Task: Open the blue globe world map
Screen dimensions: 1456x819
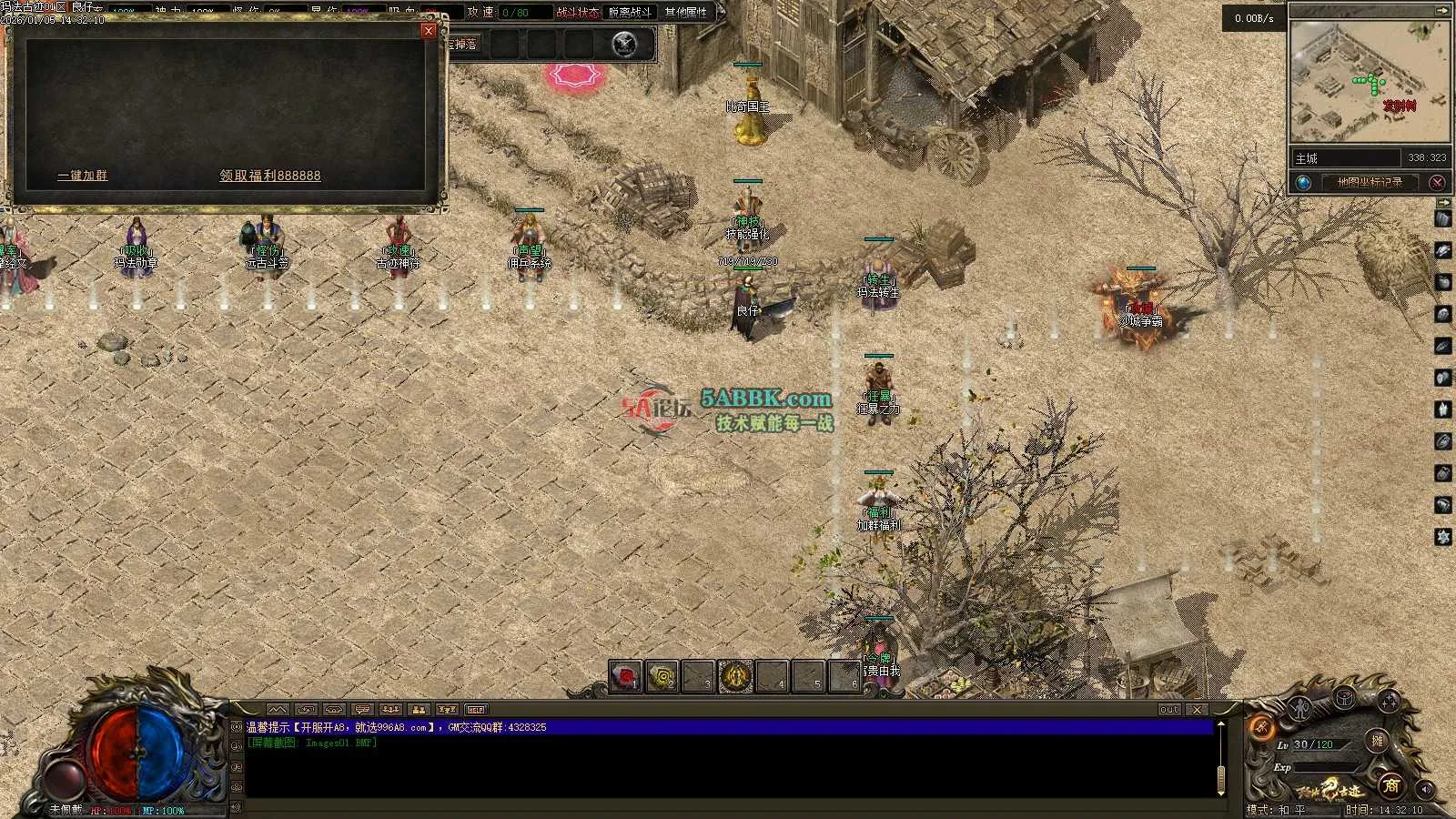Action: pos(1303,183)
